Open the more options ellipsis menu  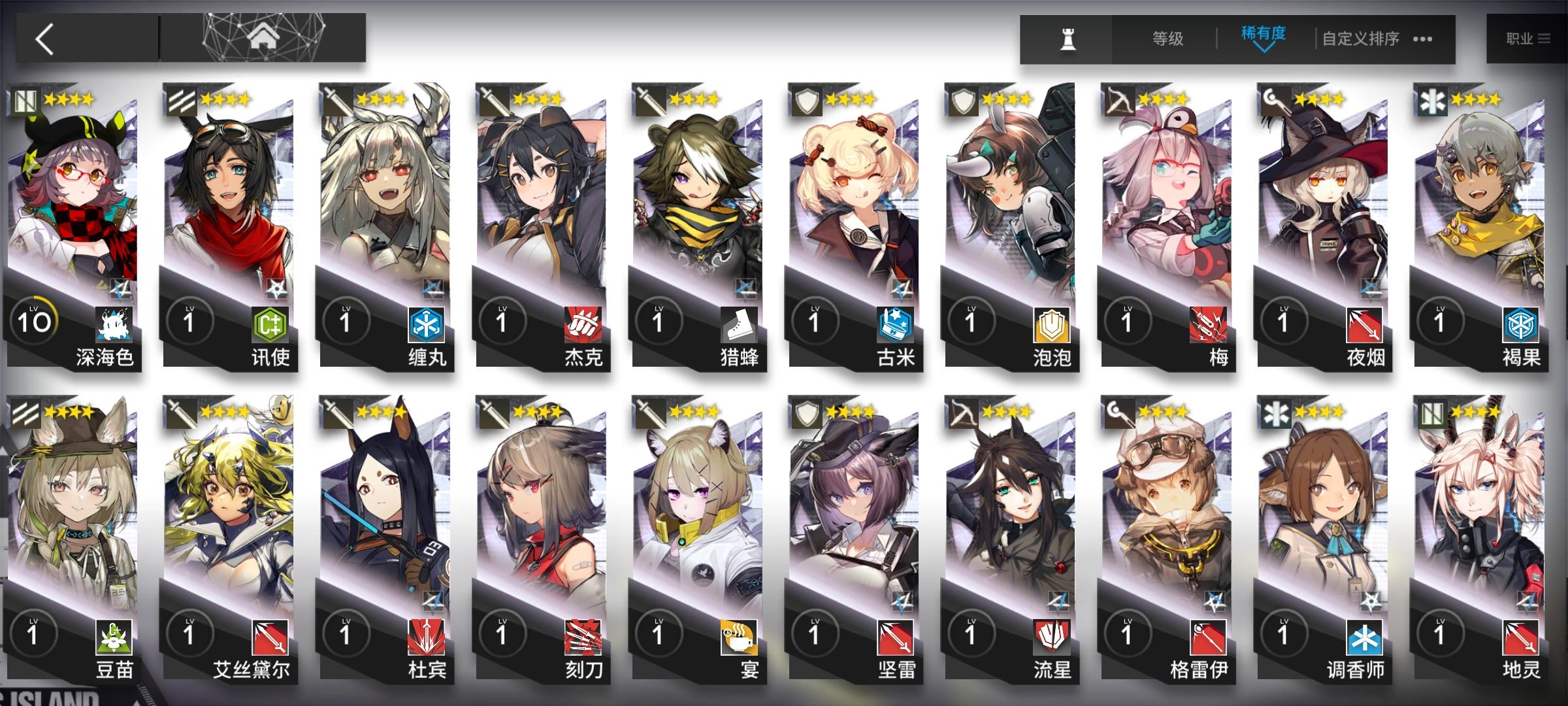pos(1423,41)
